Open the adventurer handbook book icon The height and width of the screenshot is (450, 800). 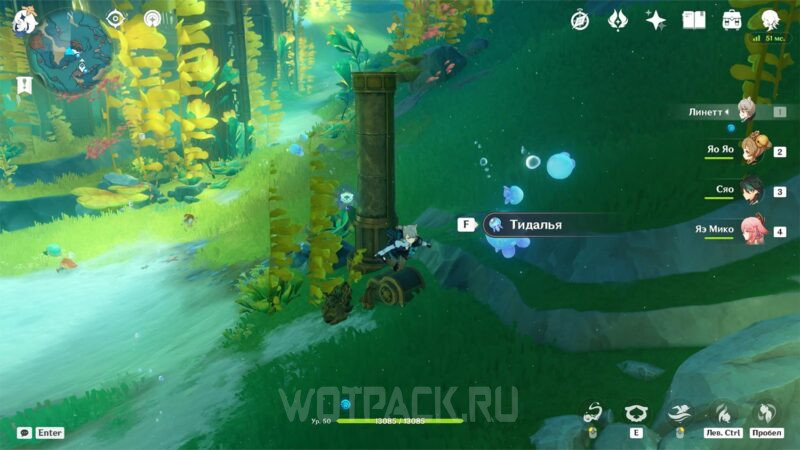pyautogui.click(x=694, y=20)
